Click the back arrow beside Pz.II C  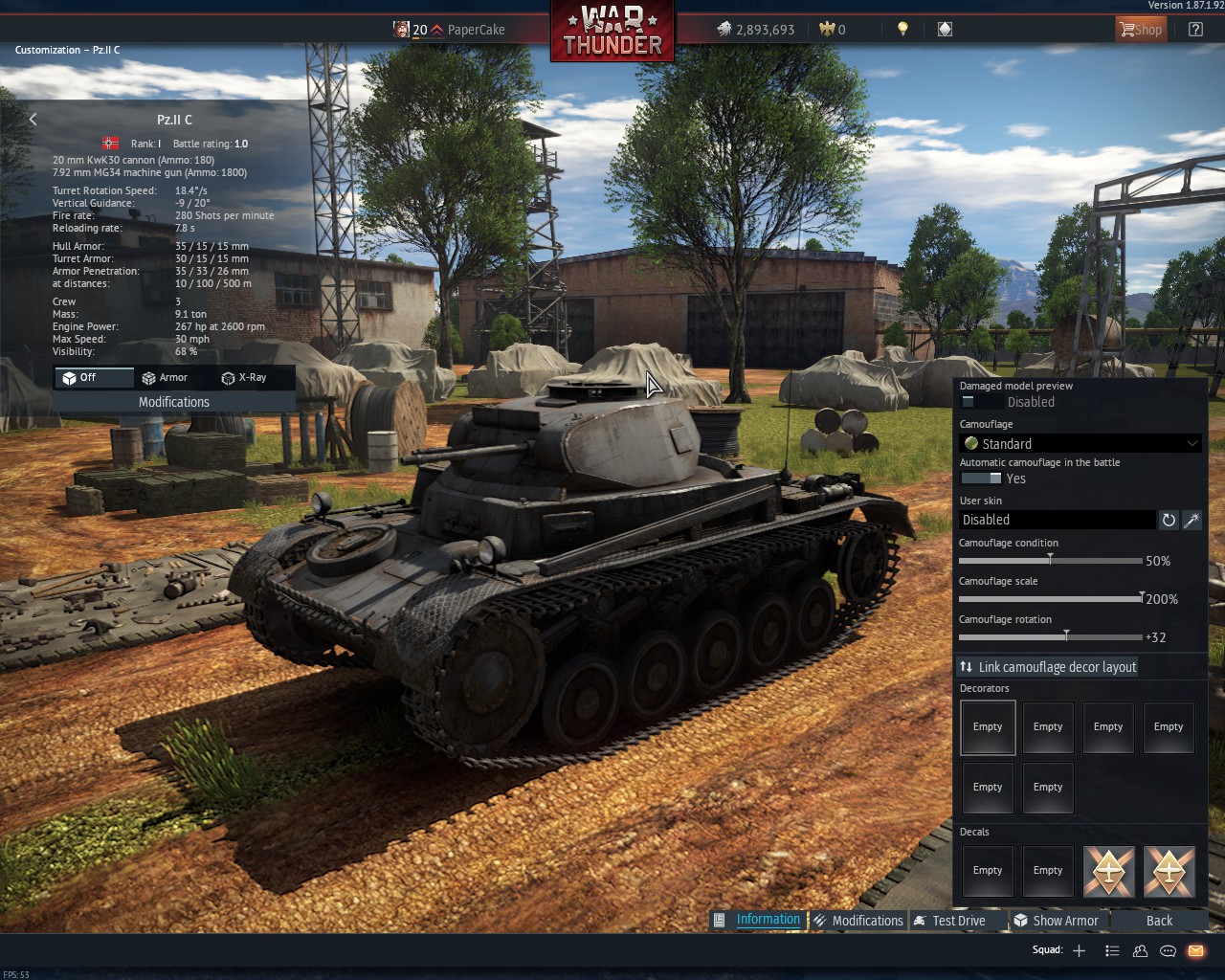33,120
